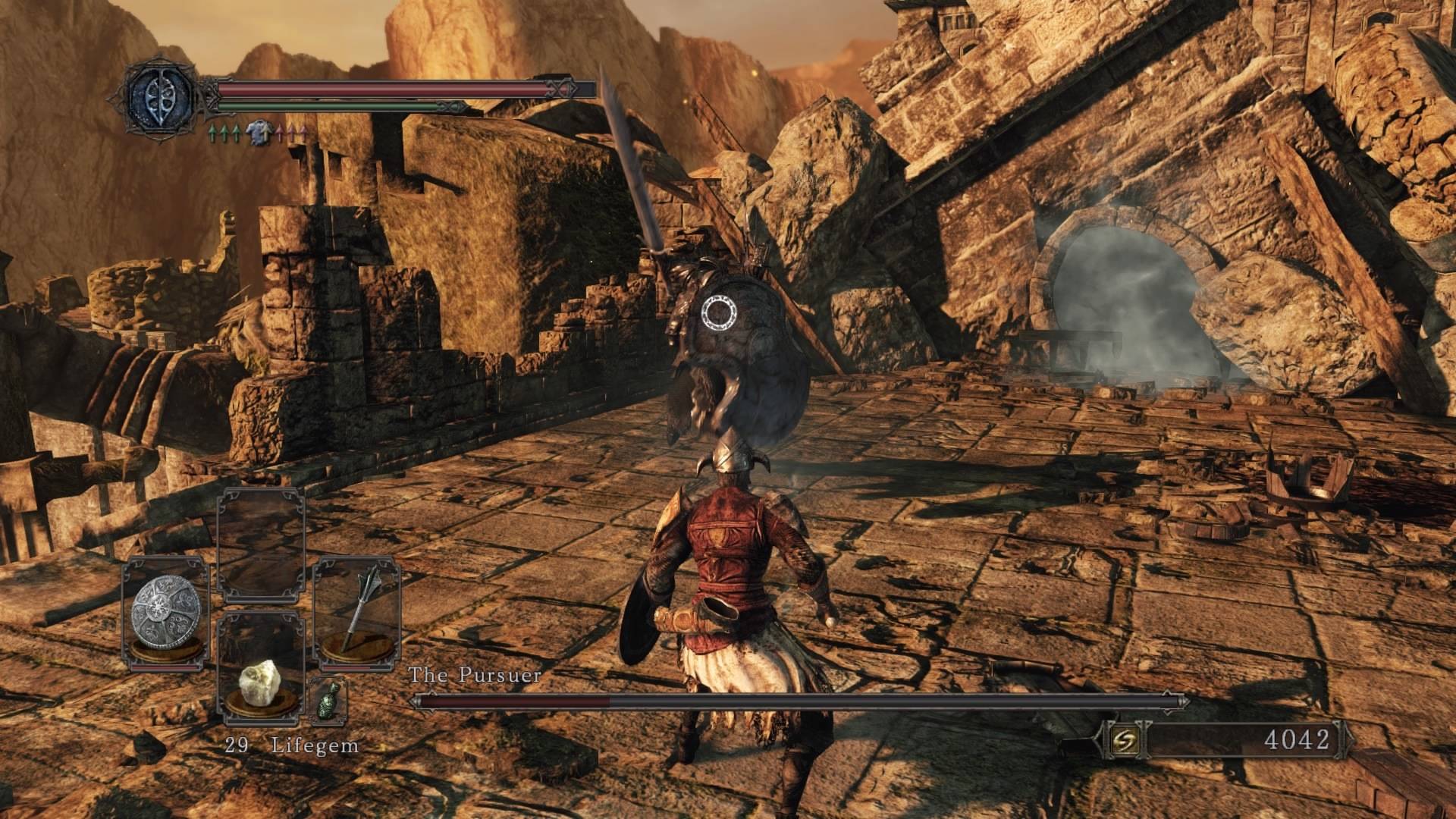Viewport: 1456px width, 819px height.
Task: Select the round silver shield slot
Action: (x=165, y=613)
